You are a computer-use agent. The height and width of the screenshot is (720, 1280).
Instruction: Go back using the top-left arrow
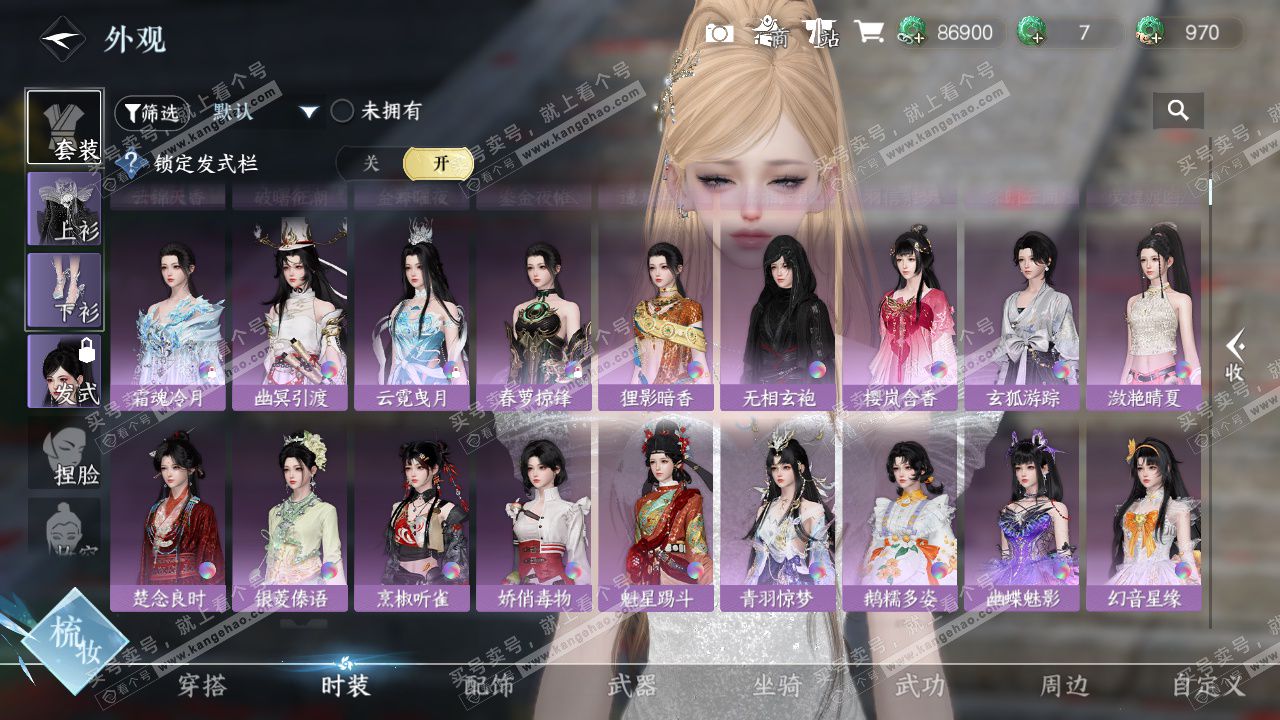click(61, 39)
